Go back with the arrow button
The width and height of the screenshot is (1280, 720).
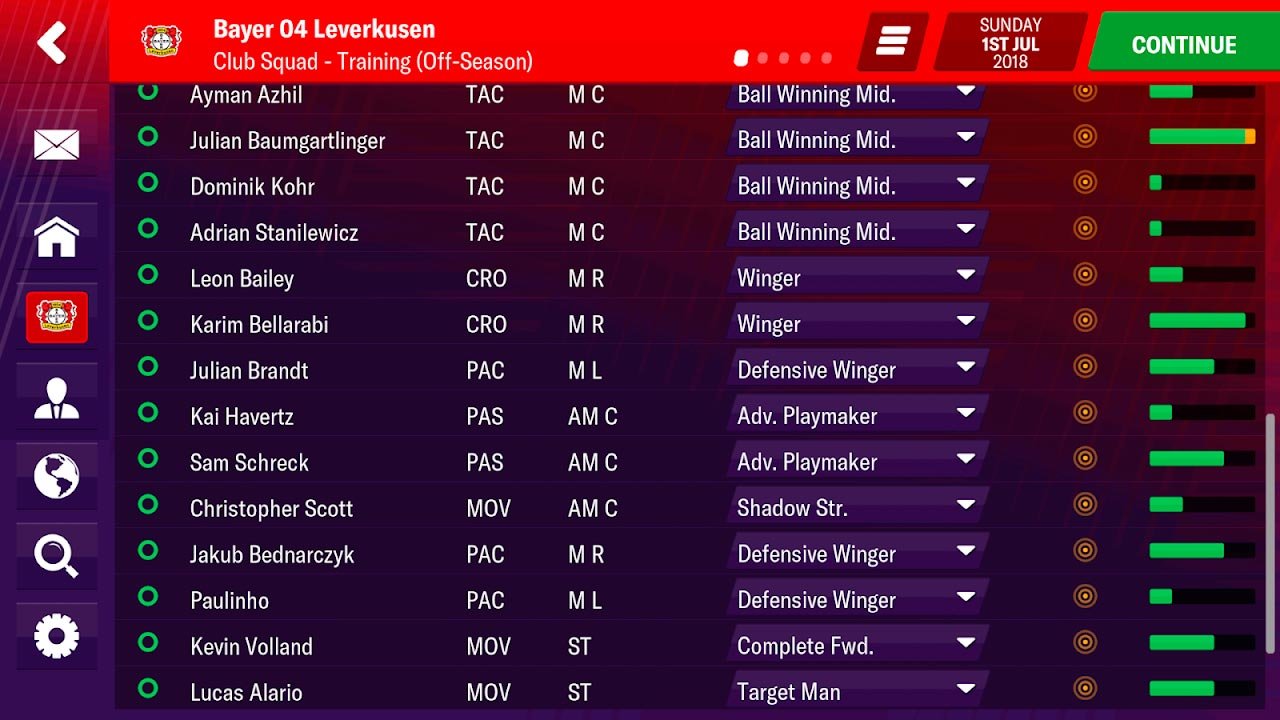point(52,43)
